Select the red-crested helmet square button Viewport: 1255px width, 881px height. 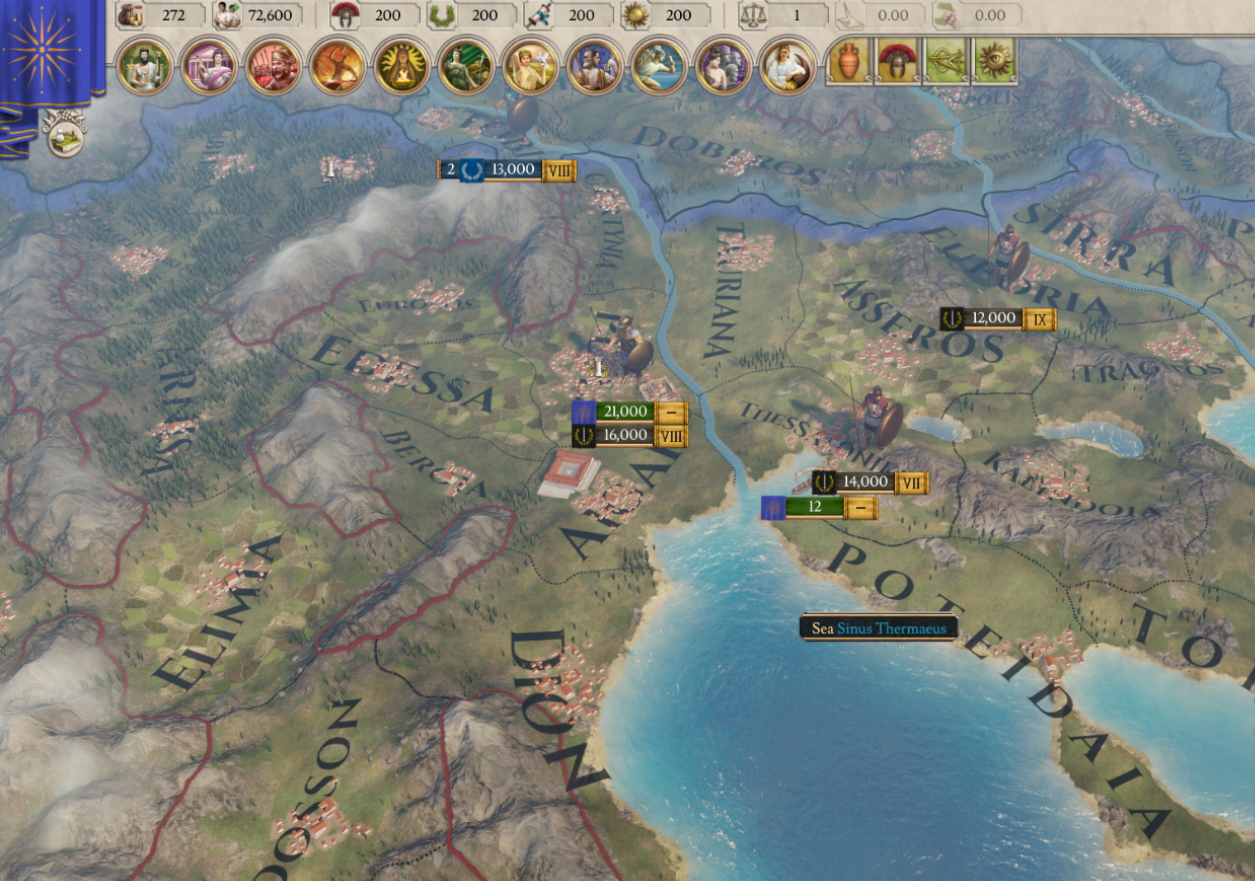click(898, 62)
